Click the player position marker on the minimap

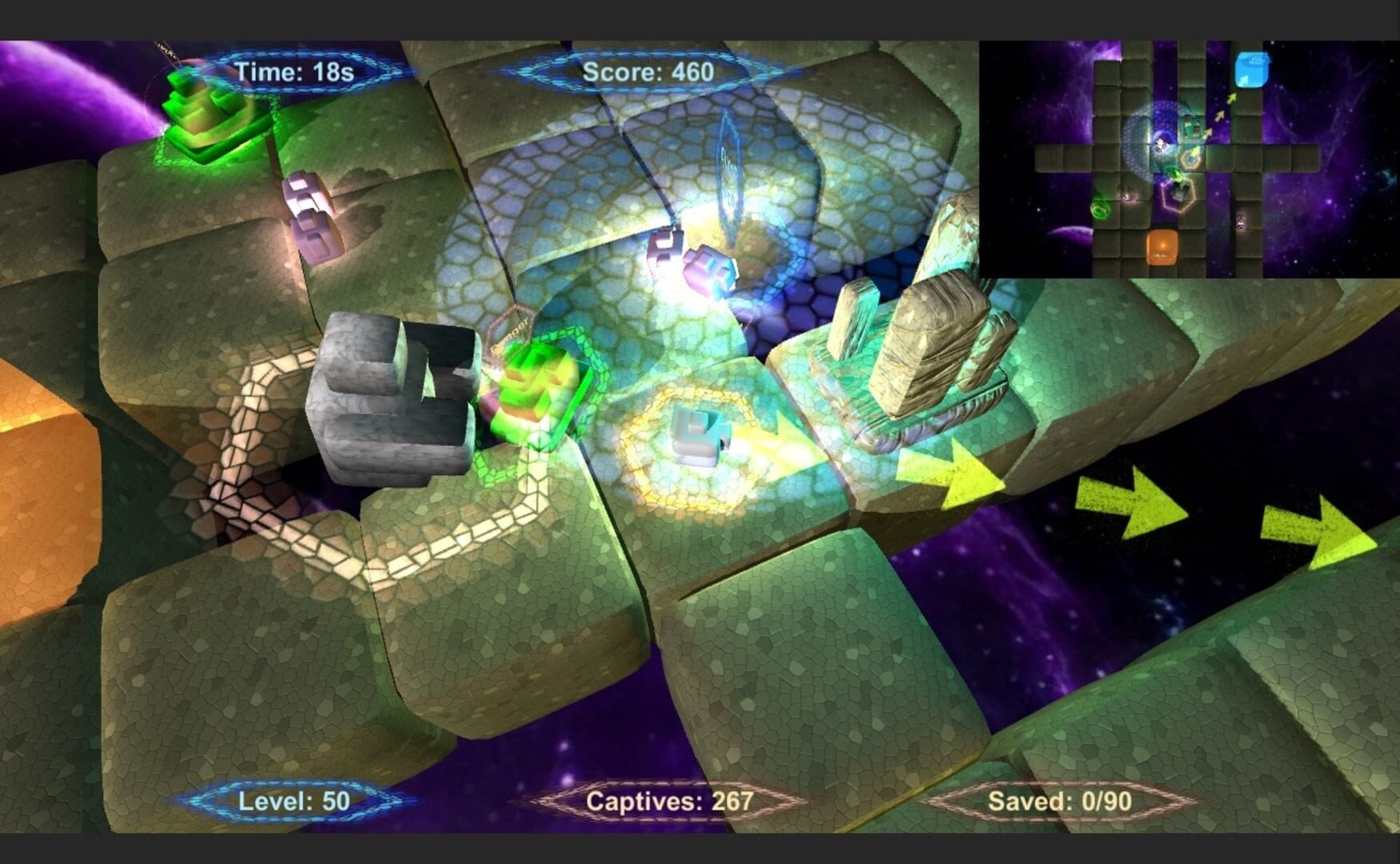[x=1161, y=143]
